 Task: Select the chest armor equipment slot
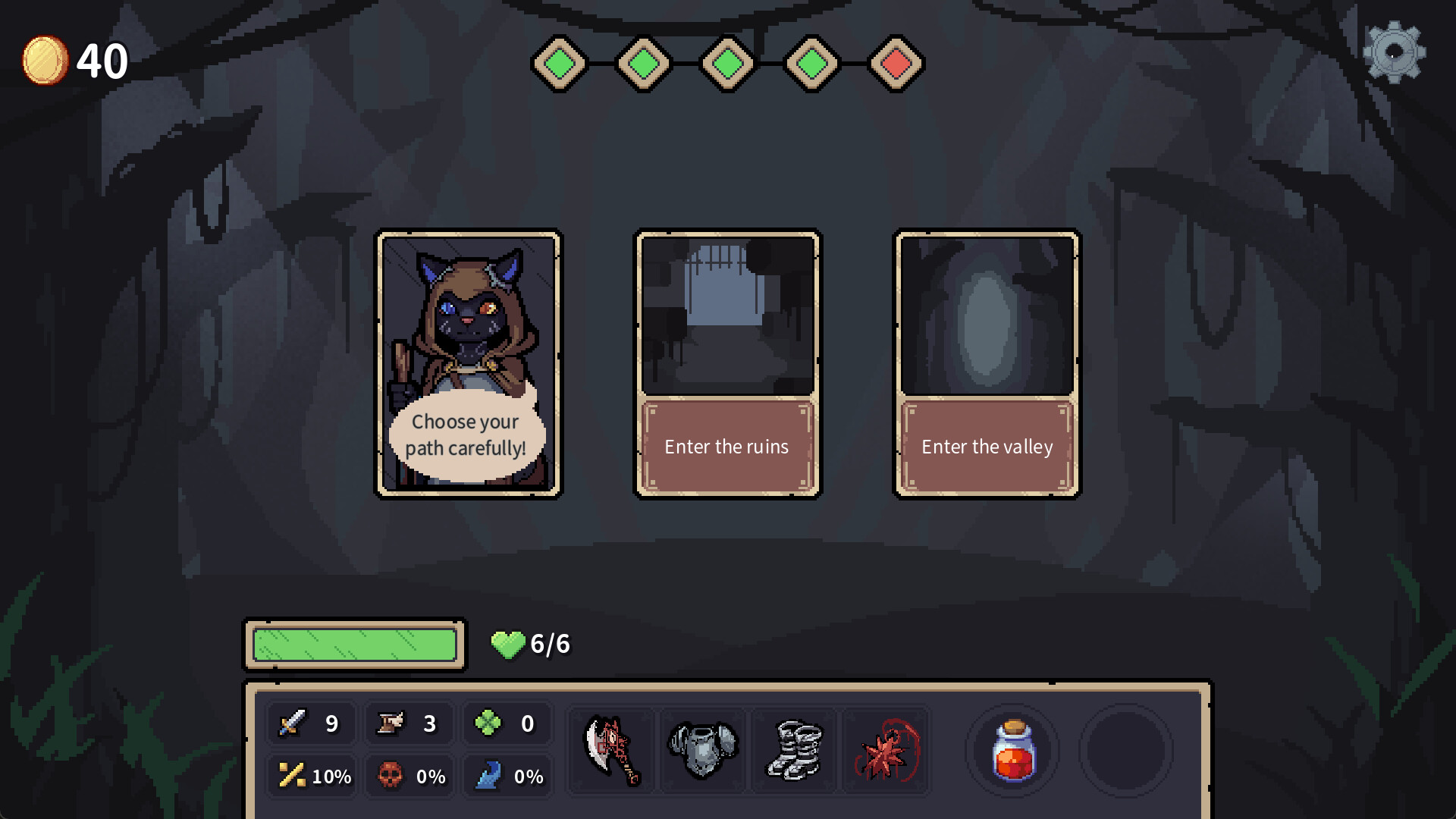tap(702, 751)
